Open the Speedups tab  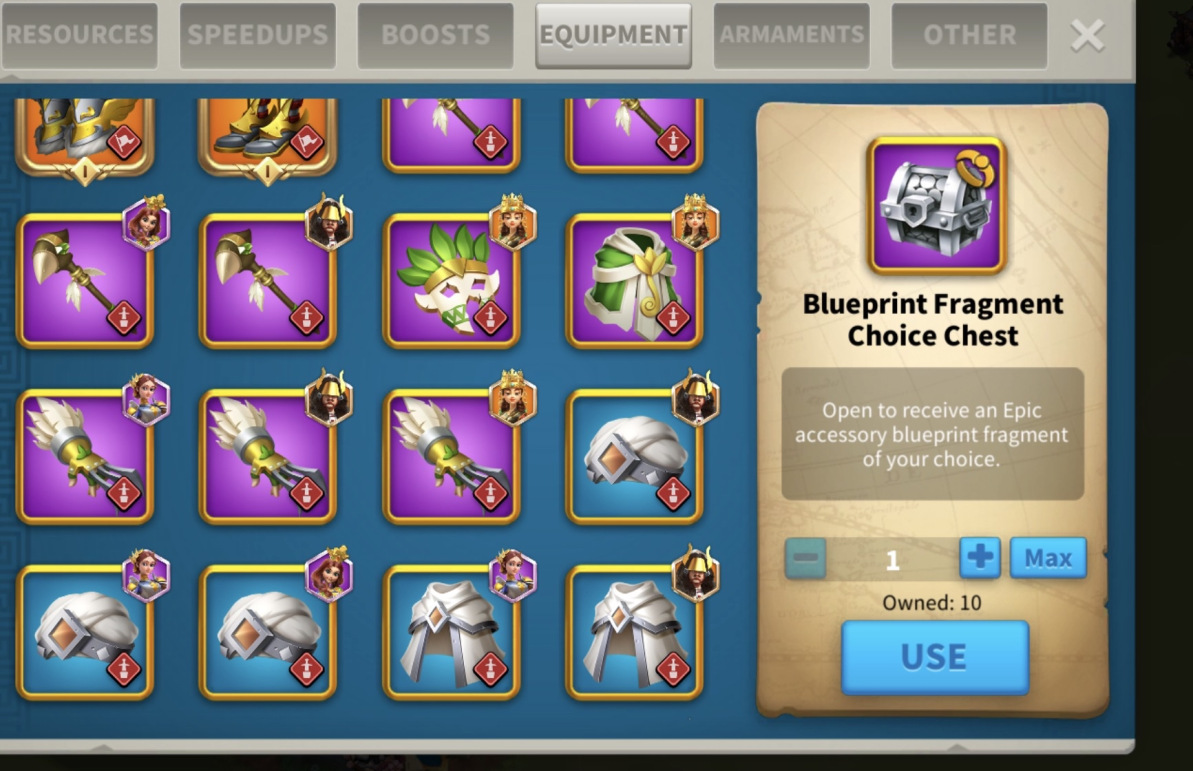[257, 35]
